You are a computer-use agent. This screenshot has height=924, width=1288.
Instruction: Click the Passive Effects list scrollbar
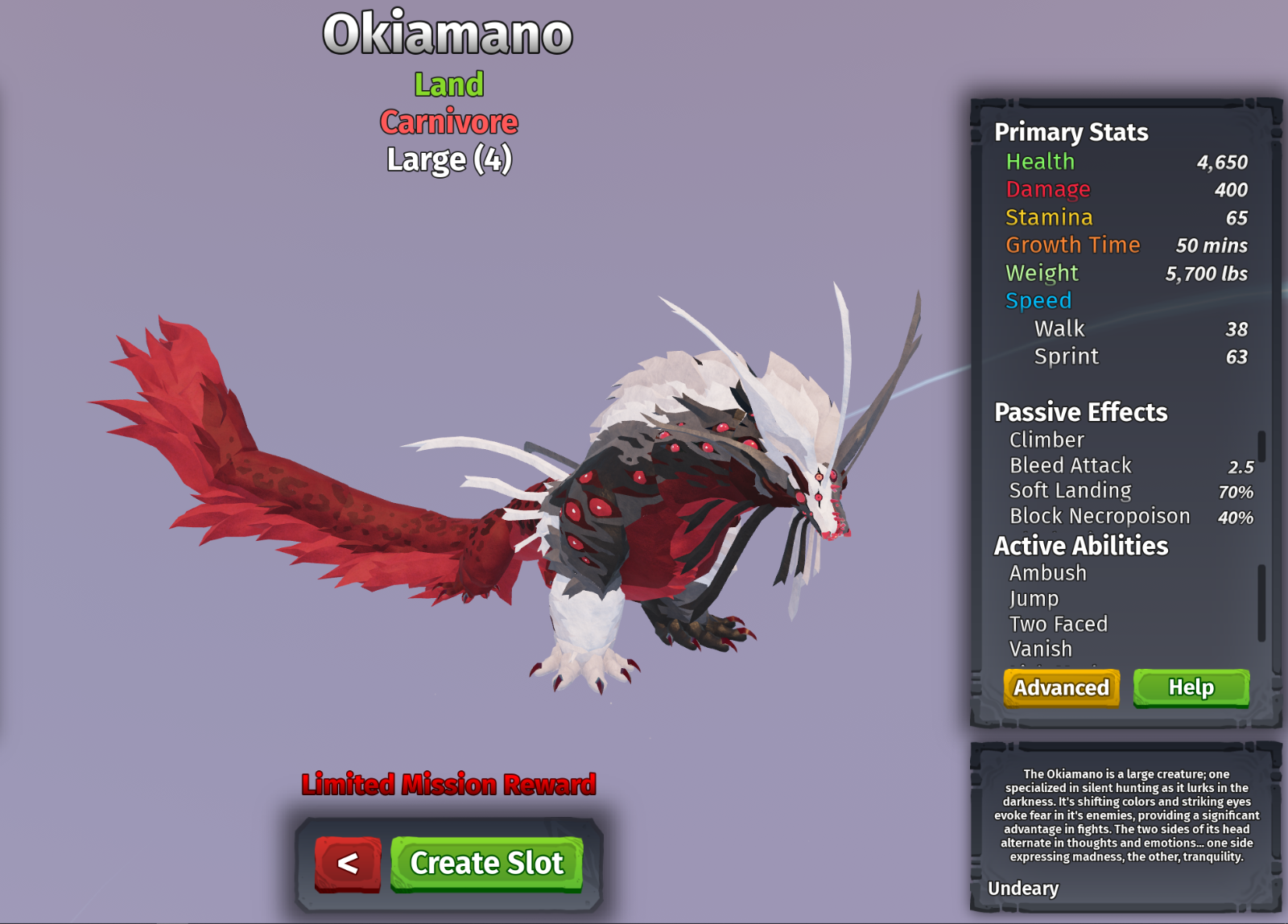point(1261,447)
